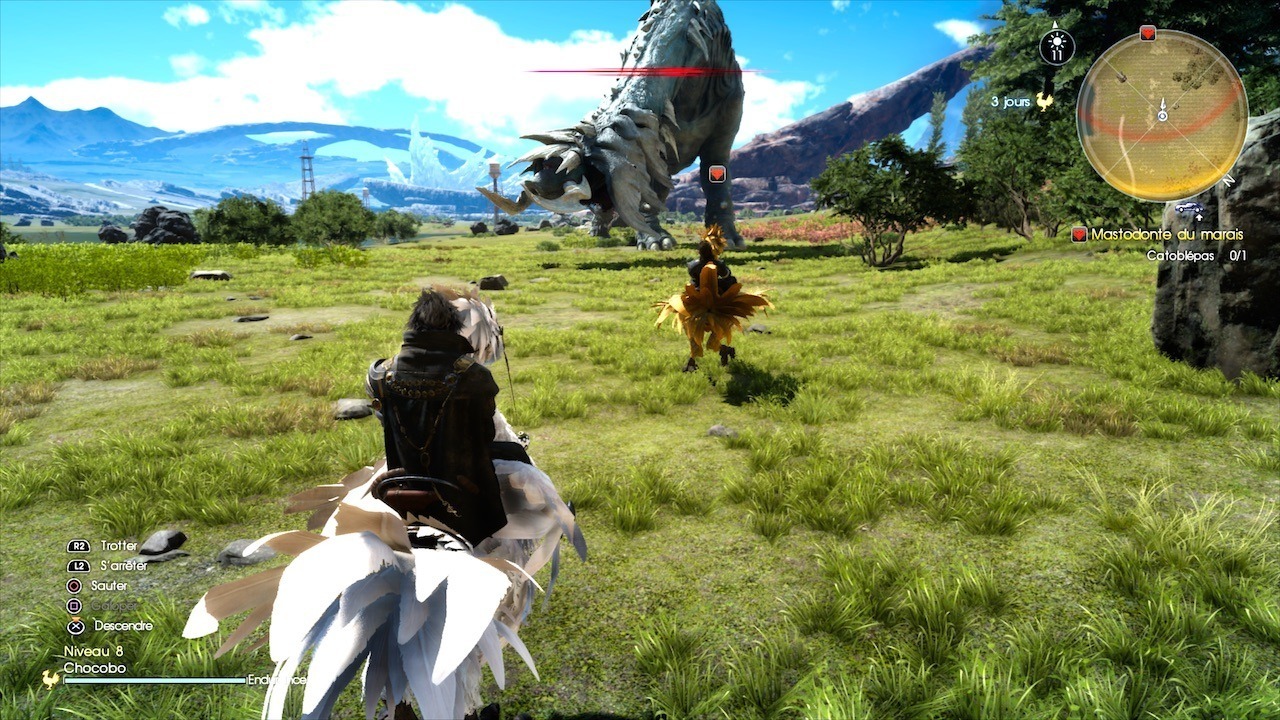1280x720 pixels.
Task: Open the circular minimap
Action: 1162,115
